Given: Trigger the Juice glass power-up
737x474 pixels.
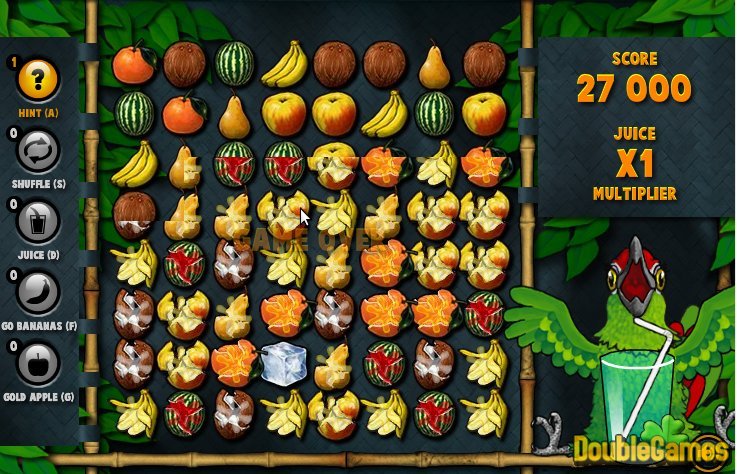Looking at the screenshot, I should [x=39, y=223].
